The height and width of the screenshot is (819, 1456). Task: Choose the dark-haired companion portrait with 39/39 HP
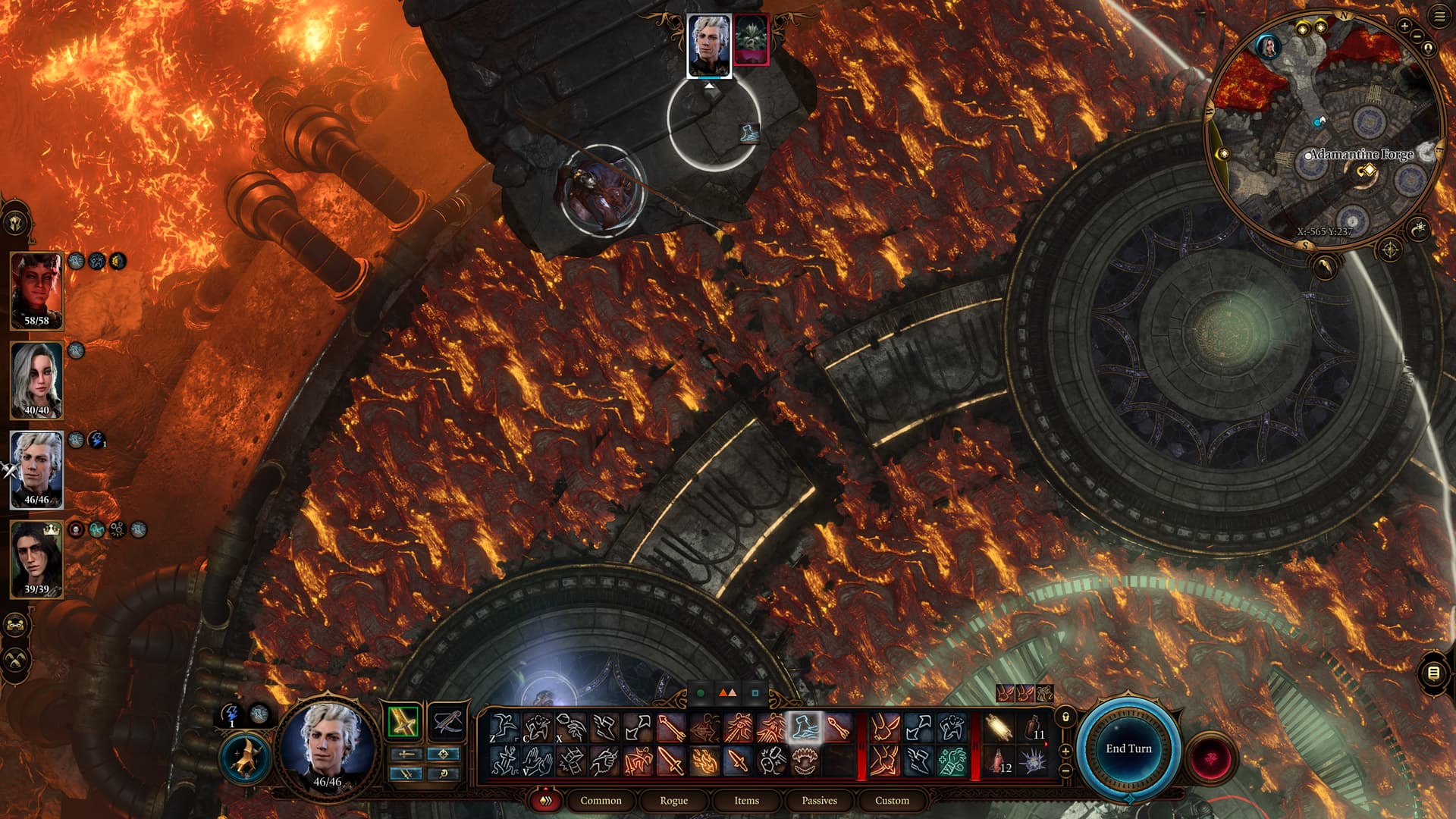click(x=36, y=559)
